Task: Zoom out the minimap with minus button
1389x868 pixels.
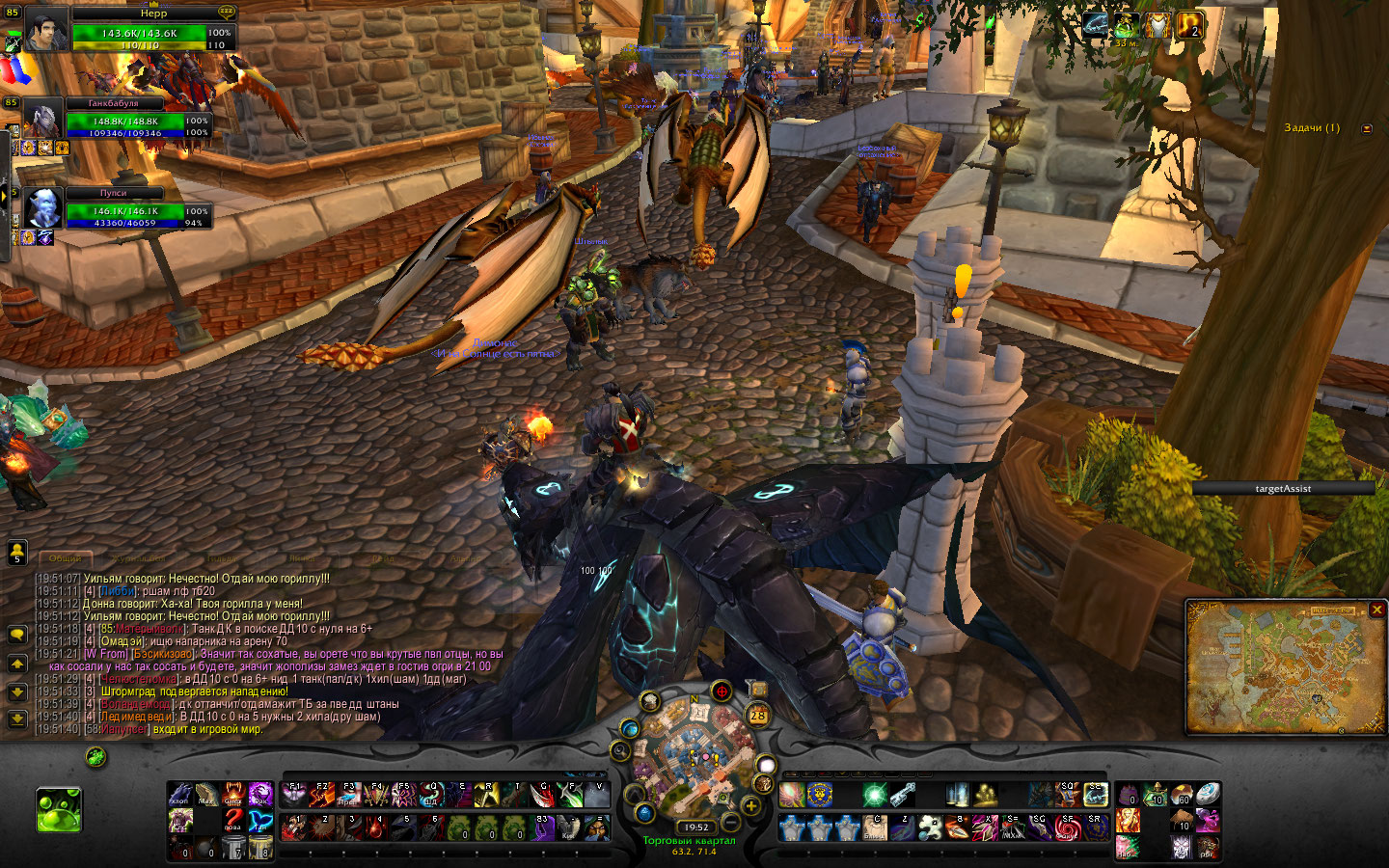Action: pos(730,823)
